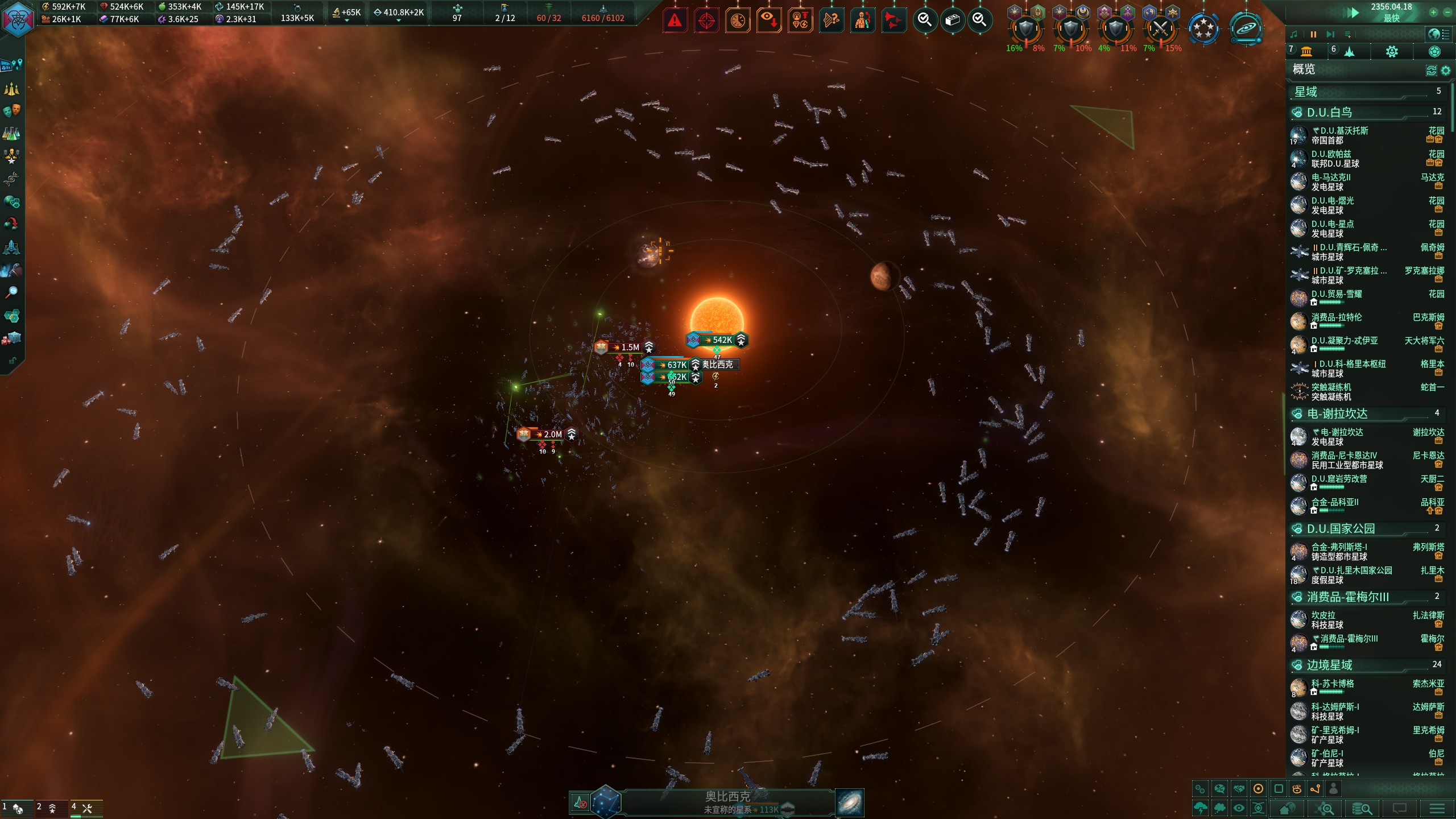Viewport: 1456px width, 819px height.
Task: Increase game speed with the plus button
Action: click(1433, 12)
